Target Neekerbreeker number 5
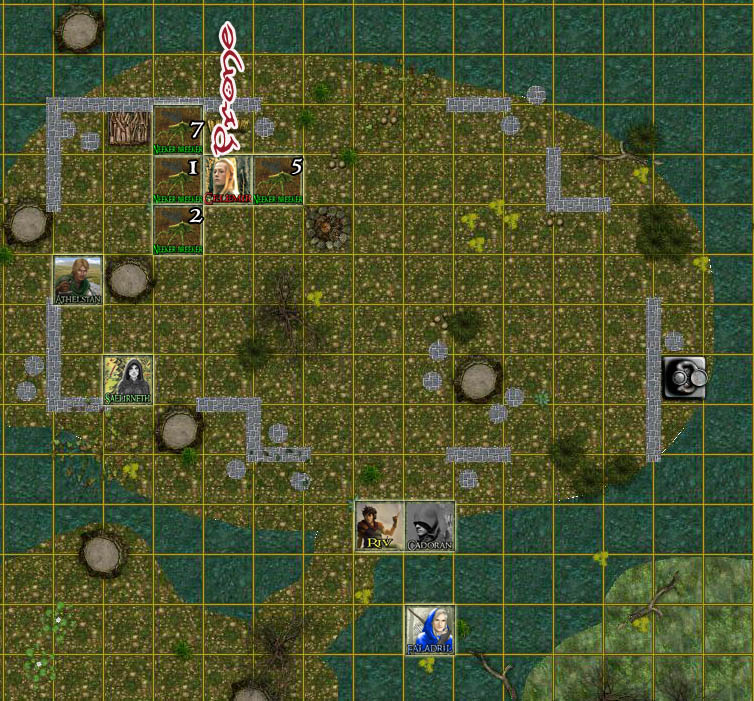 (278, 181)
